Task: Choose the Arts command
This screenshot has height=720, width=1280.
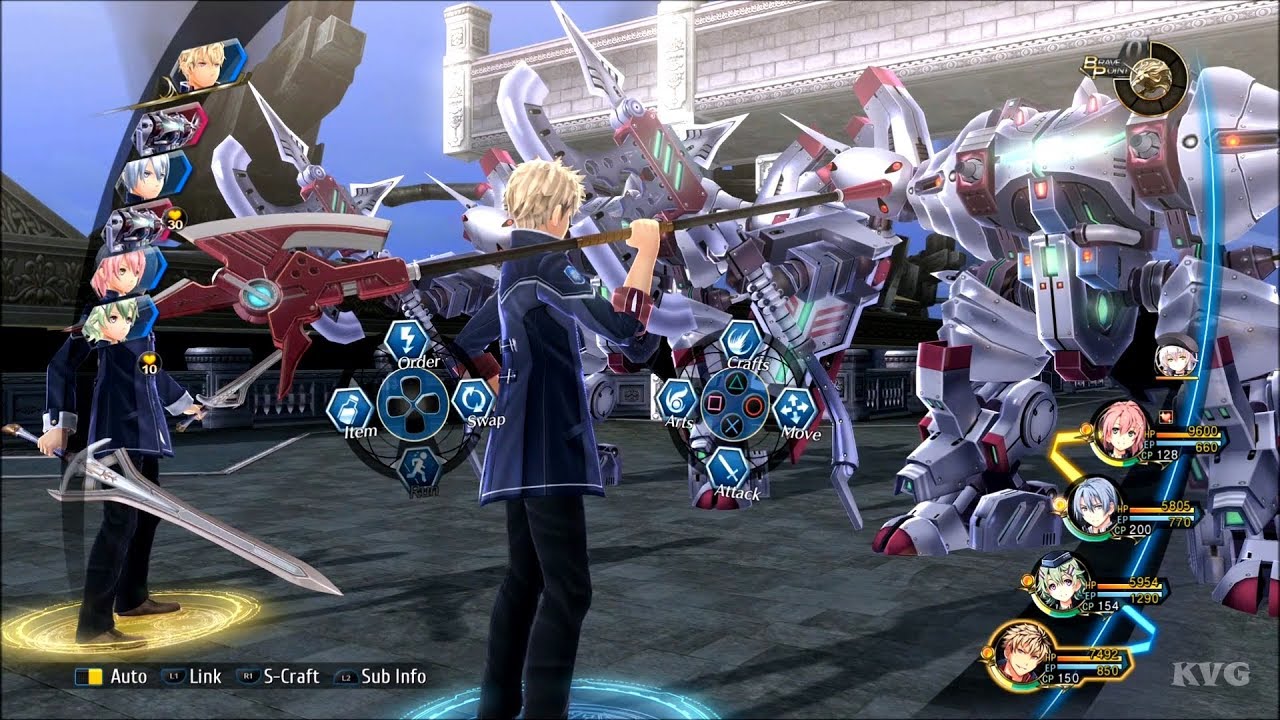Action: 677,400
